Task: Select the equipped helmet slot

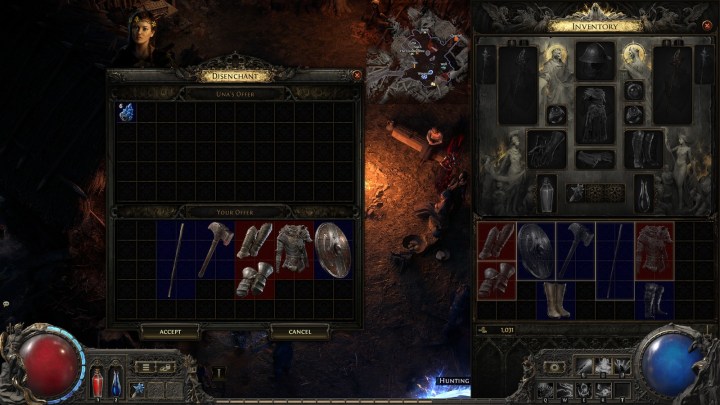Action: pos(595,60)
